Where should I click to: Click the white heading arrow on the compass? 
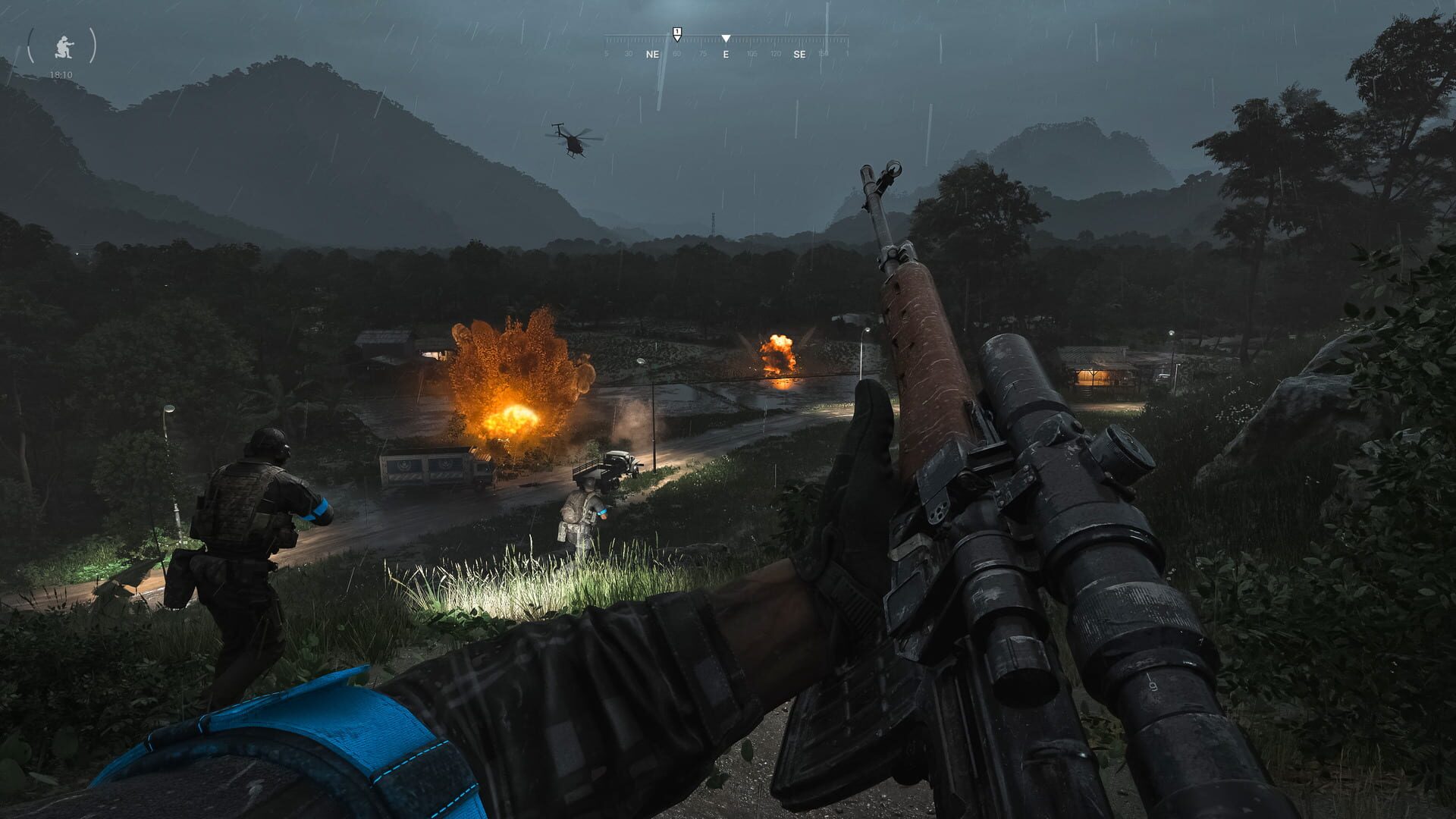tap(726, 37)
